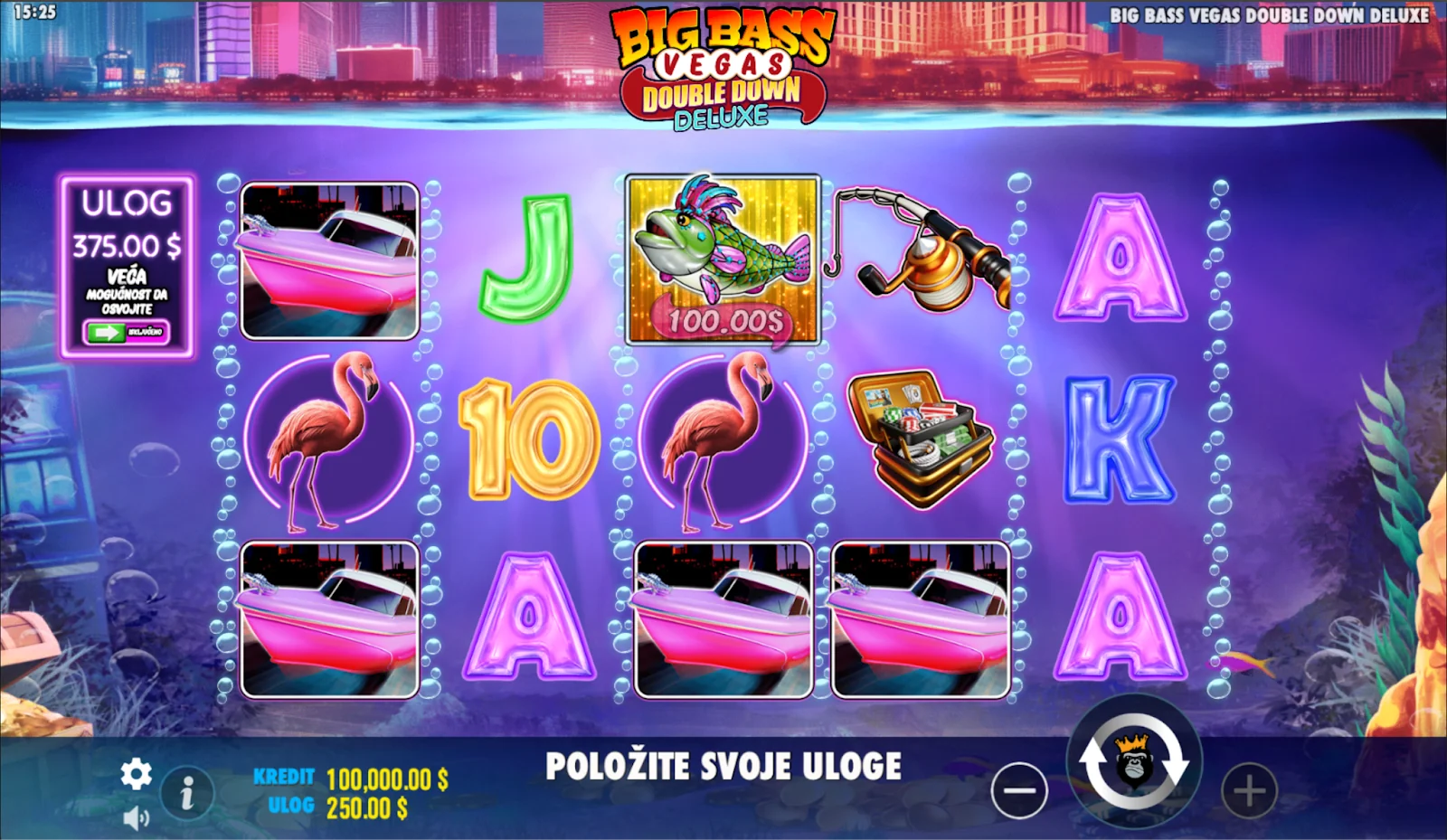The width and height of the screenshot is (1447, 840).
Task: Toggle the sound speaker icon
Action: pos(136,818)
